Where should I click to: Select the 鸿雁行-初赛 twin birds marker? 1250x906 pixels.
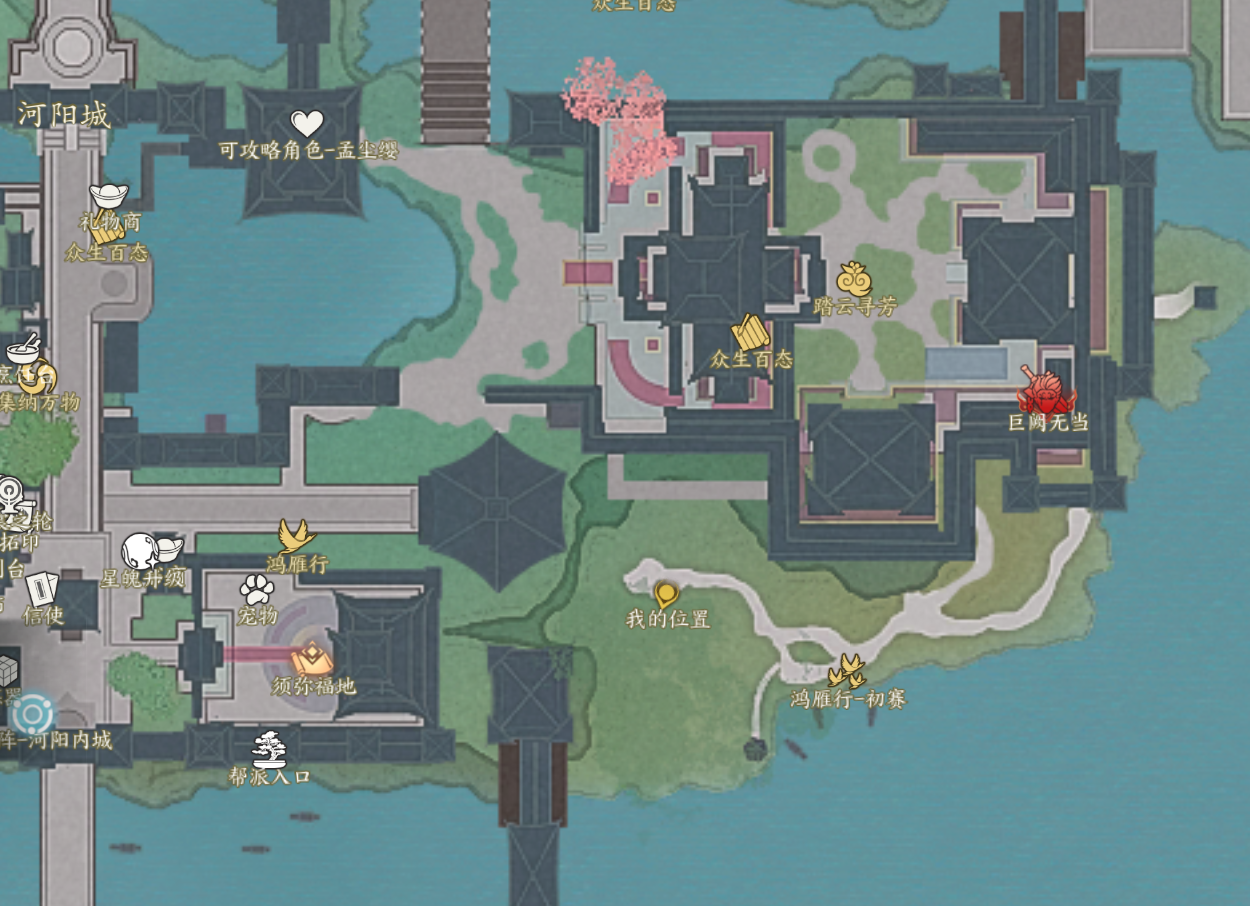click(x=848, y=671)
